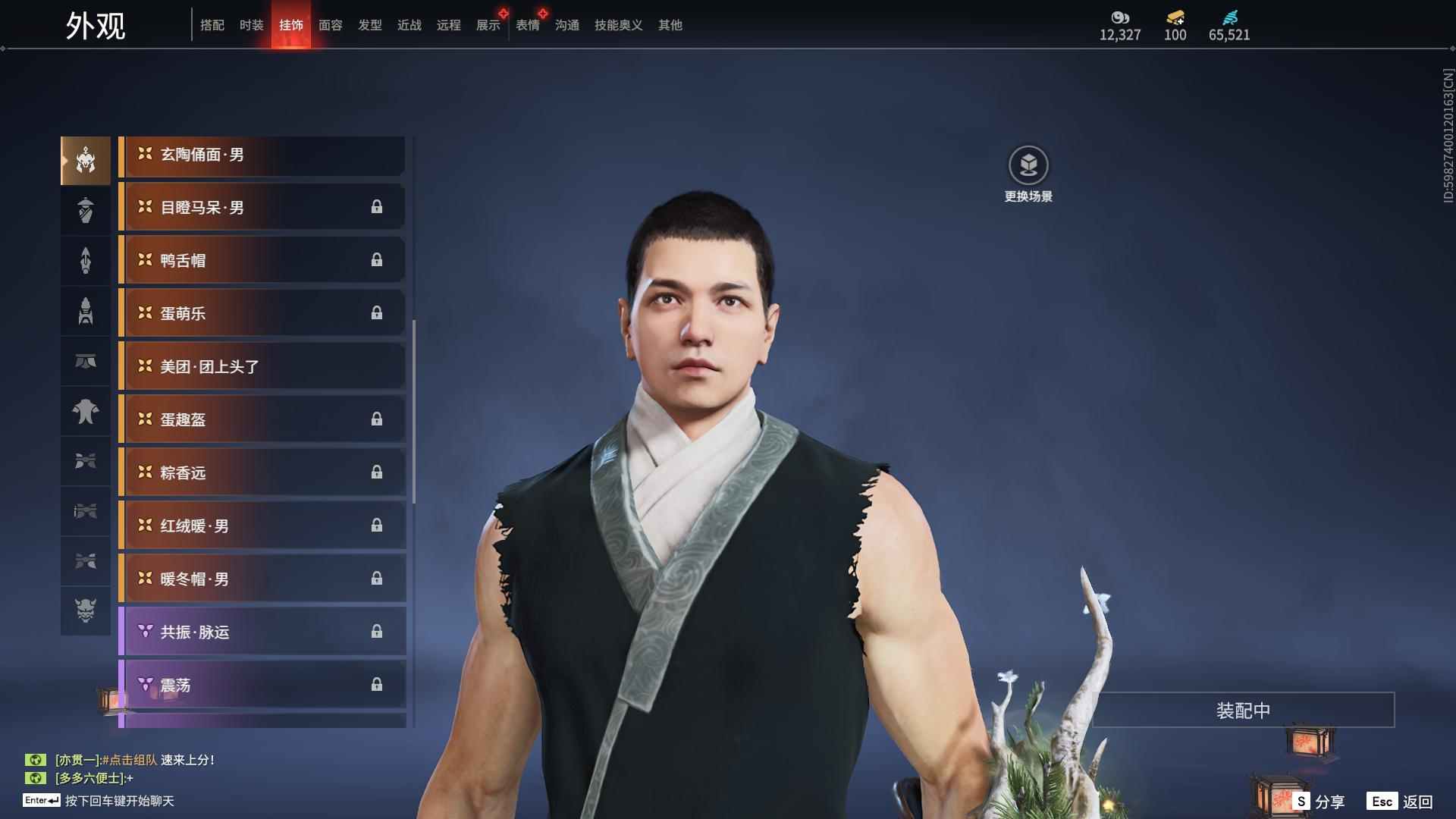Open the straw hat accessory category
This screenshot has width=1456, height=819.
86,210
